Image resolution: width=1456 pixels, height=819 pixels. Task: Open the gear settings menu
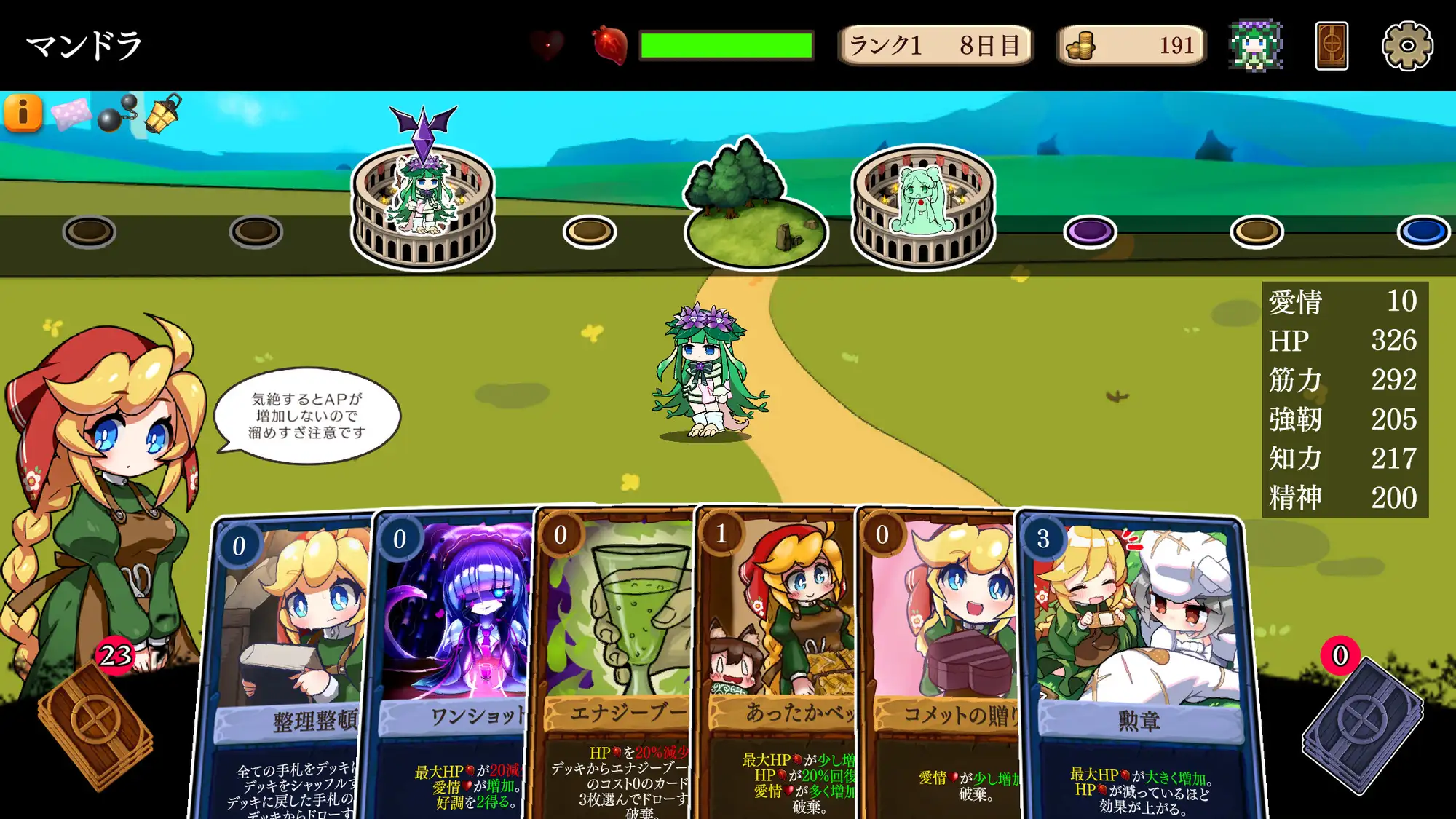click(x=1407, y=46)
